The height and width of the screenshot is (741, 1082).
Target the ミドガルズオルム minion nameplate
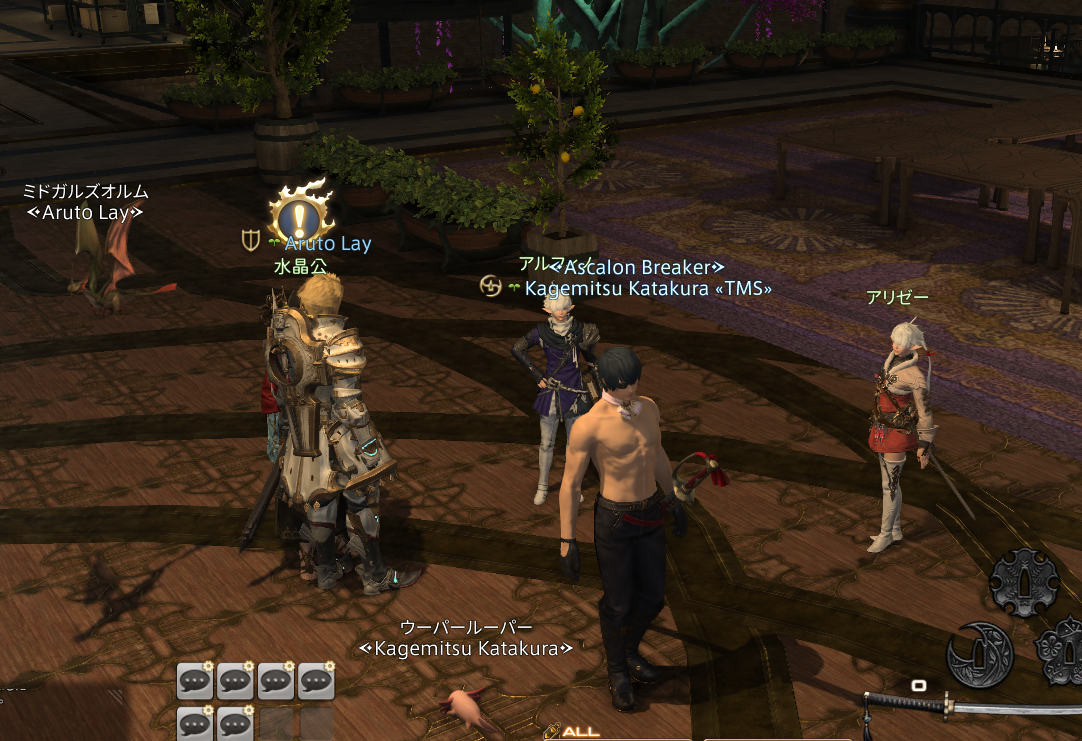86,191
